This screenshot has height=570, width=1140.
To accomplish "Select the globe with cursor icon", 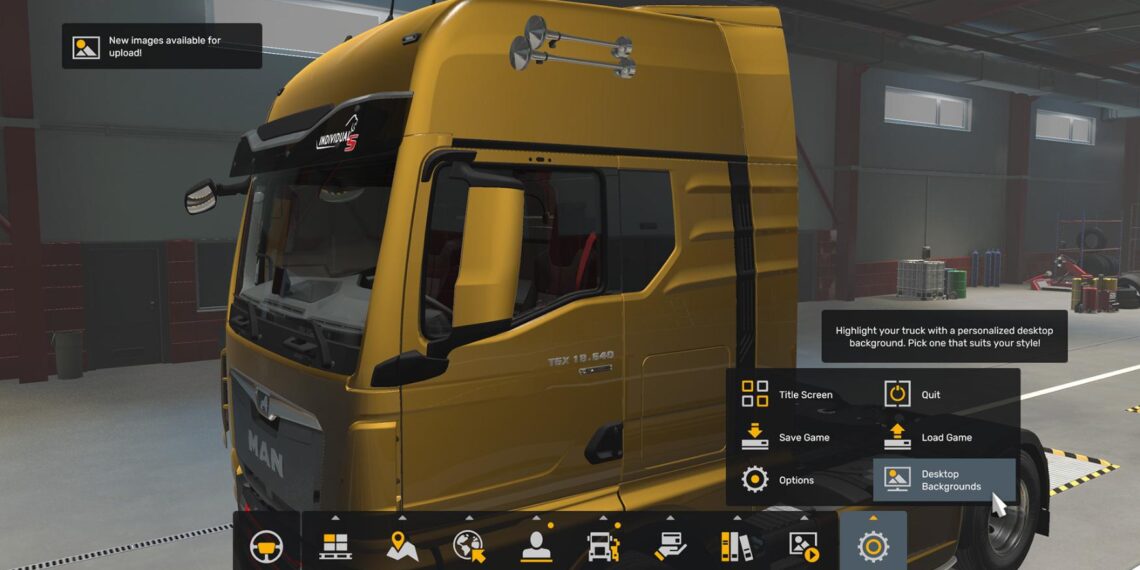I will pos(469,545).
